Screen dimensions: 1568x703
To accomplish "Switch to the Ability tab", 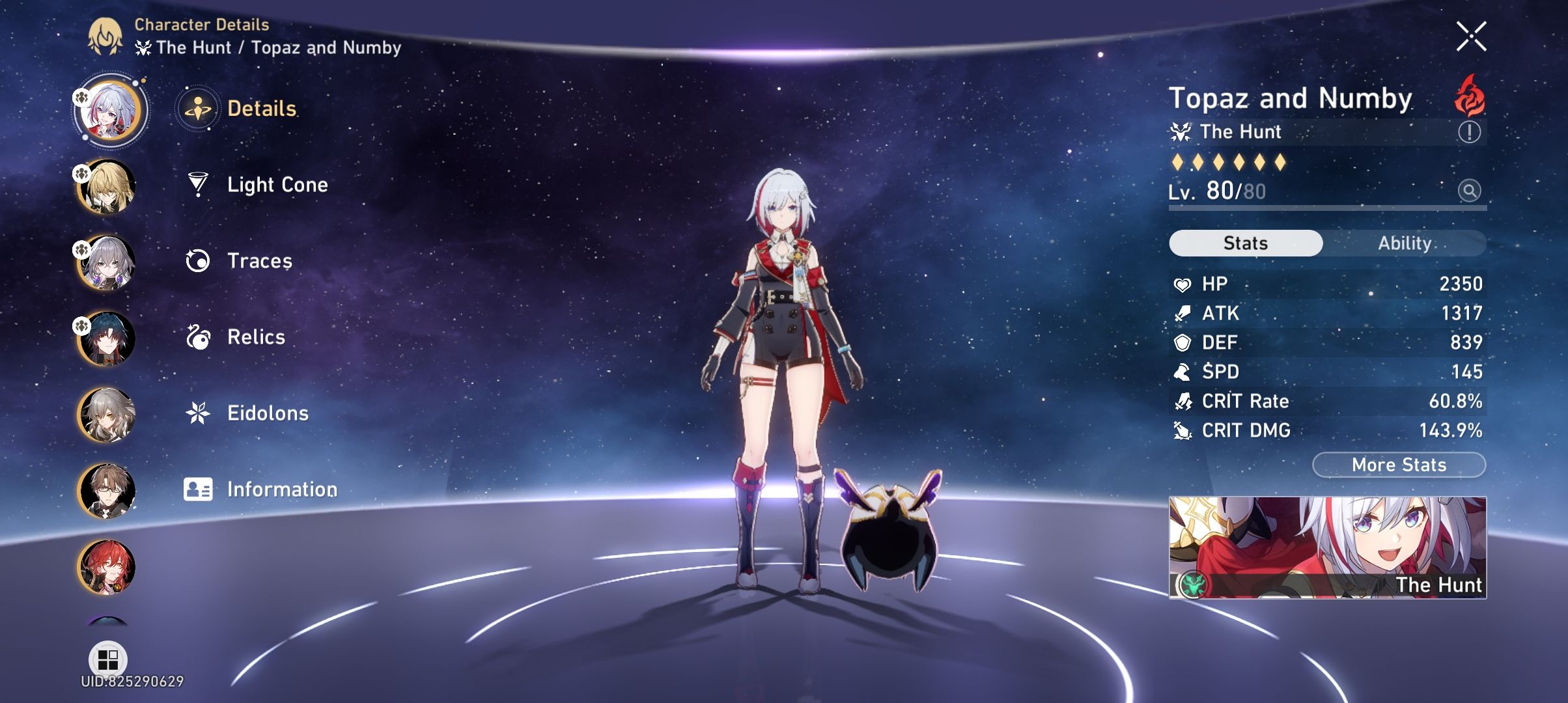I will (x=1405, y=243).
